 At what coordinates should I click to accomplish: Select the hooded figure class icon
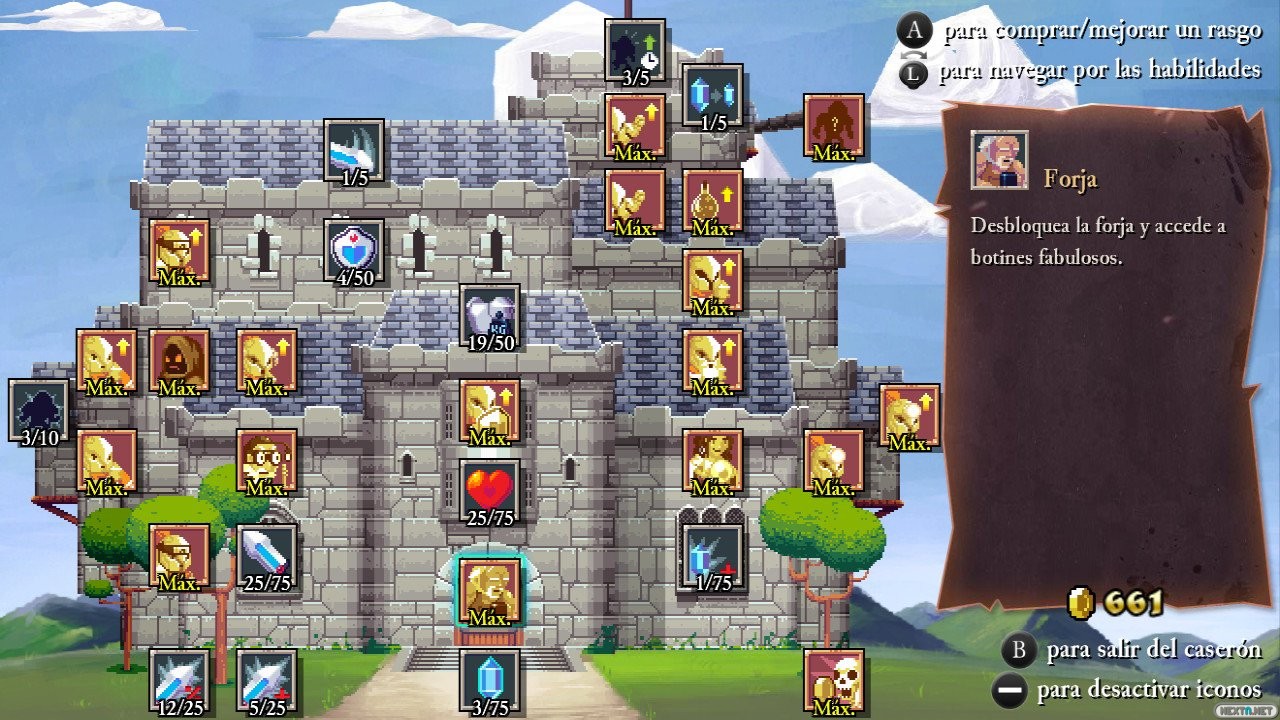click(179, 360)
